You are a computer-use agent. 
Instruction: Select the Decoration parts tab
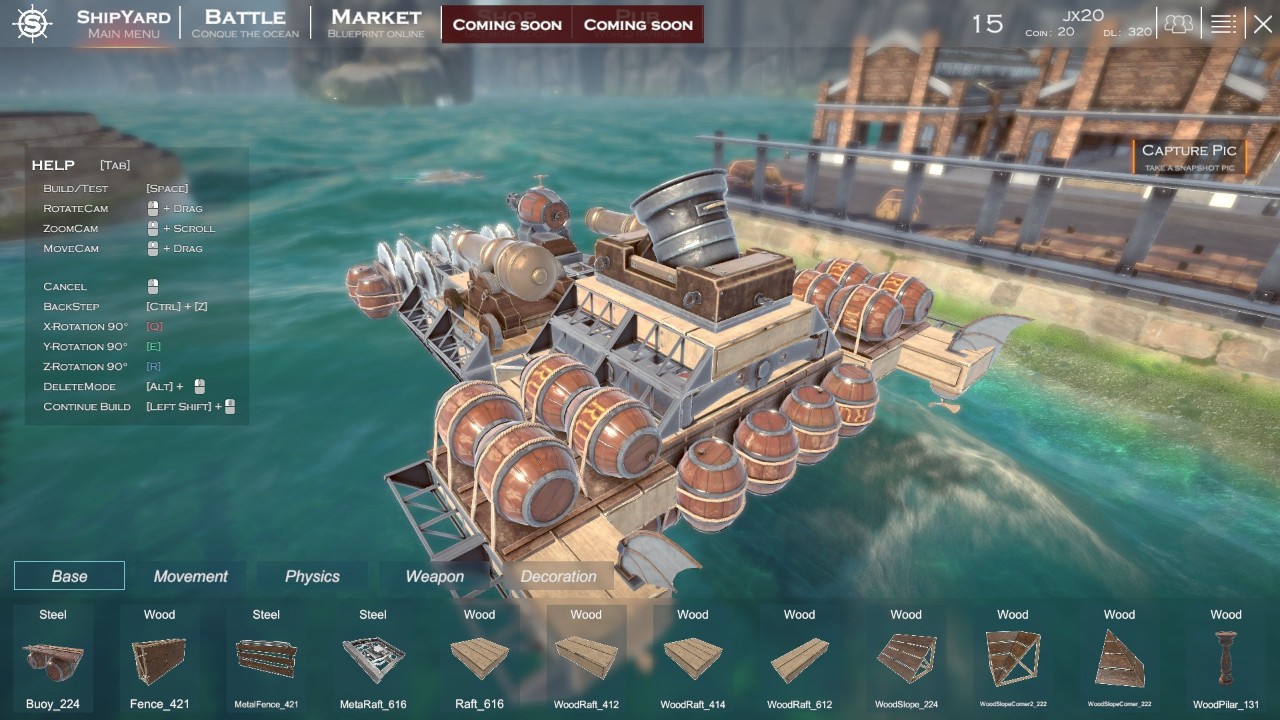click(558, 576)
